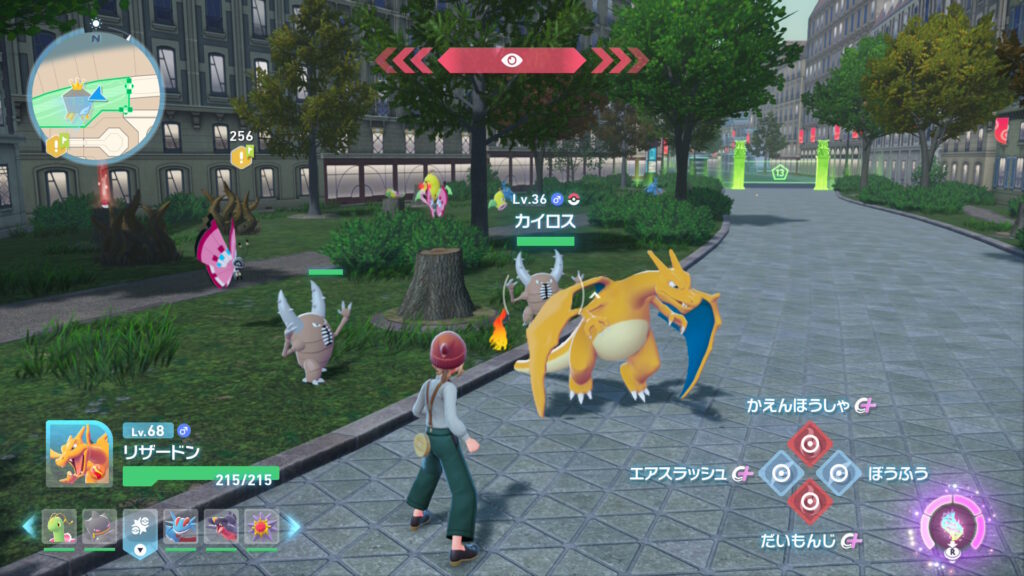
Task: Click the quest waypoint marker showing 256
Action: [x=241, y=155]
